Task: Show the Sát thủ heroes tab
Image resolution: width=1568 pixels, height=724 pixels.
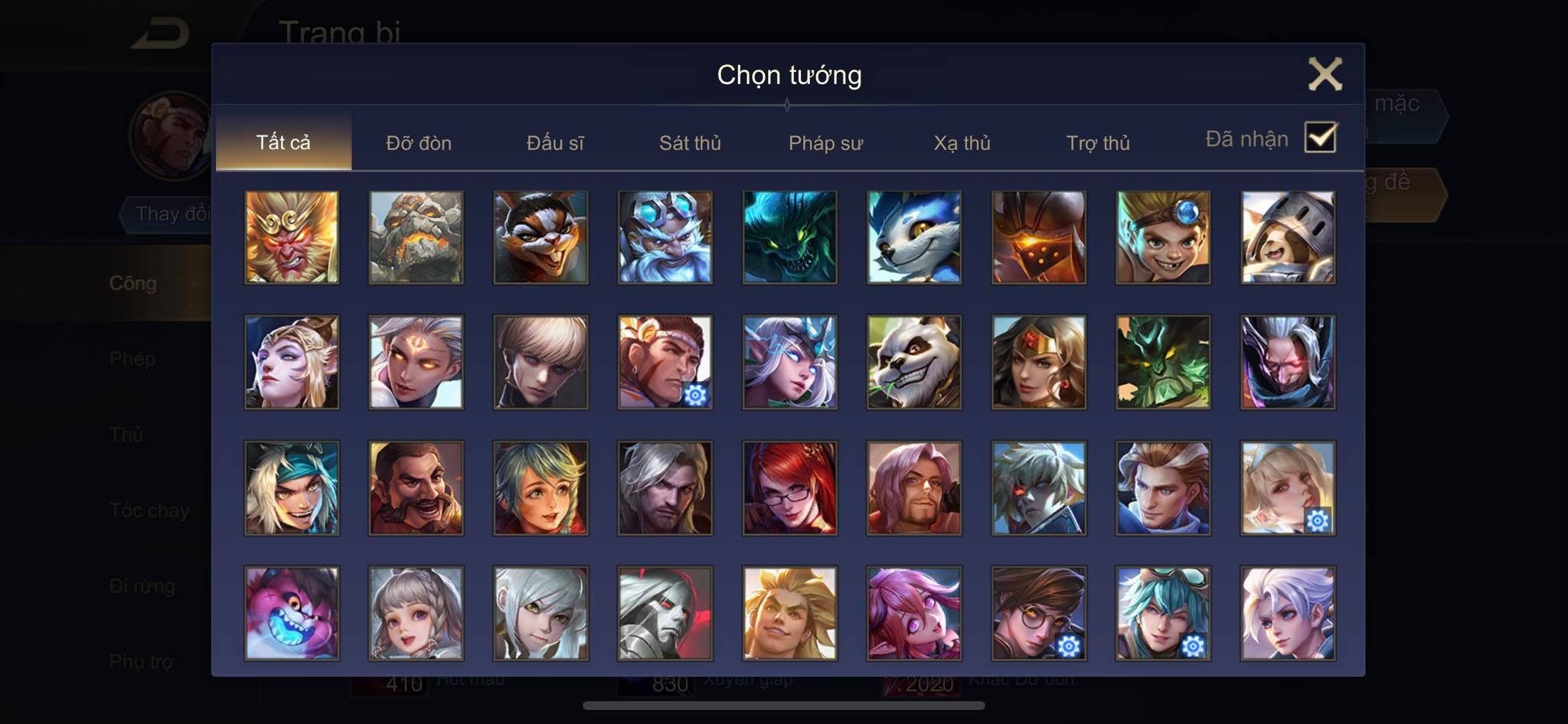Action: coord(690,143)
